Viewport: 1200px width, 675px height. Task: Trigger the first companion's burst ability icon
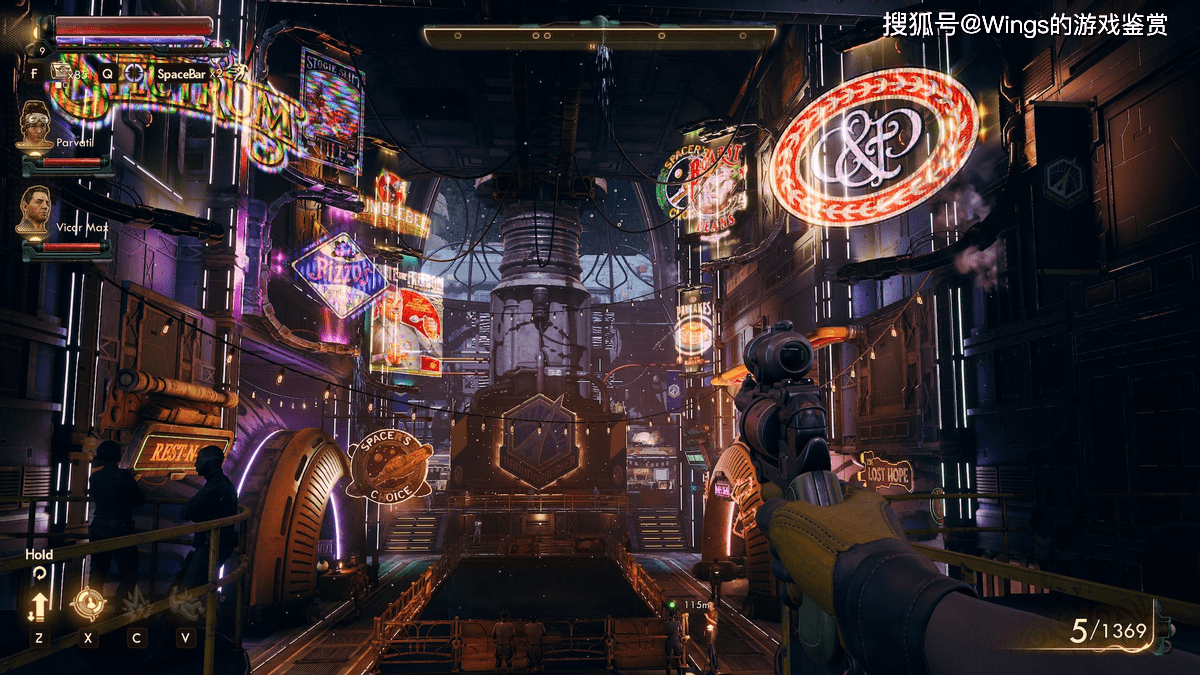[x=136, y=603]
